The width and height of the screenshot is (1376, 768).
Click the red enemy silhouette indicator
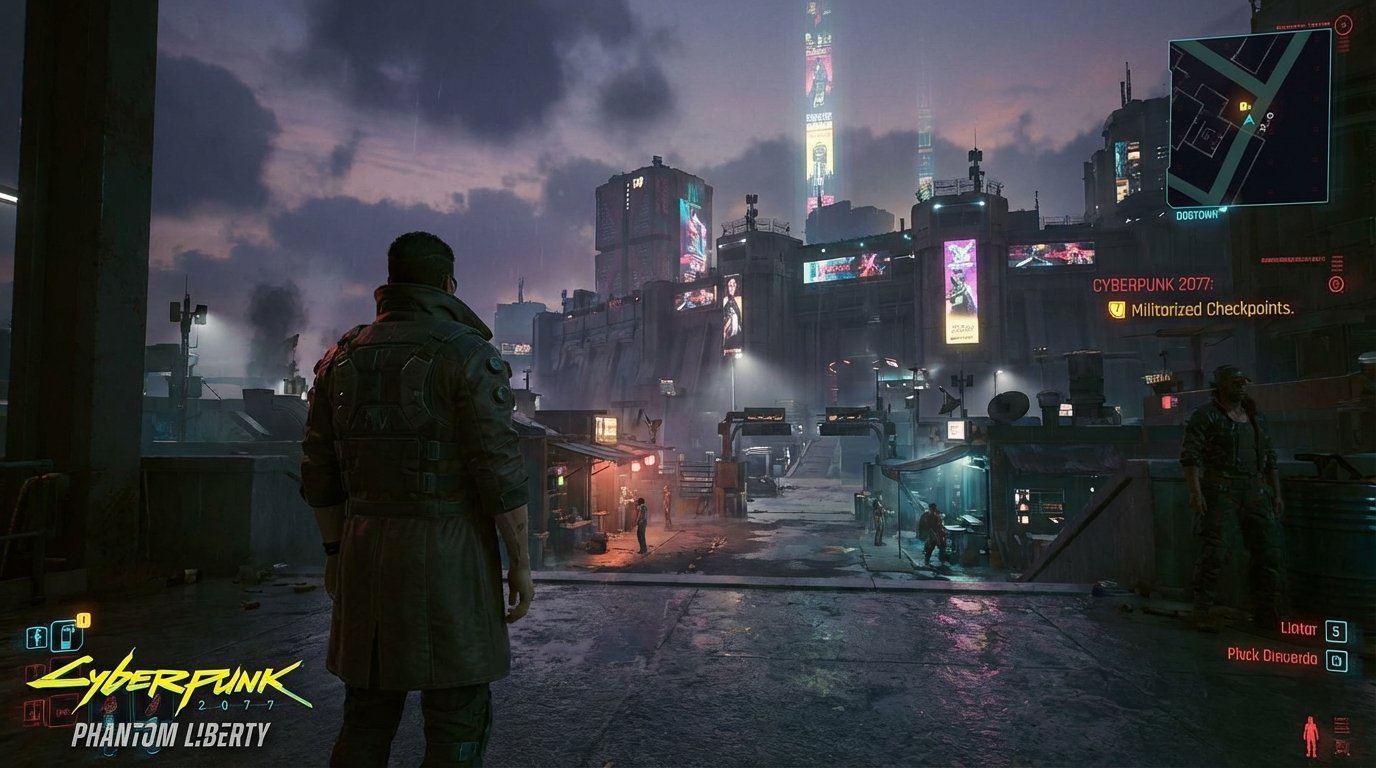1310,734
